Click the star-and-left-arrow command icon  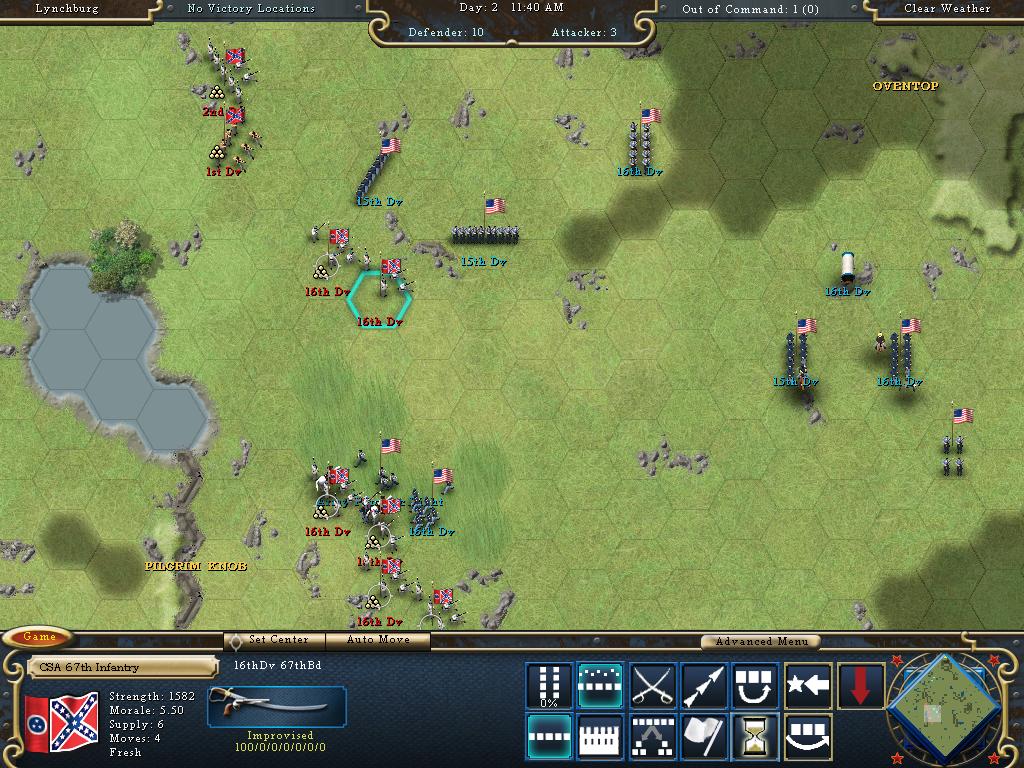coord(808,686)
